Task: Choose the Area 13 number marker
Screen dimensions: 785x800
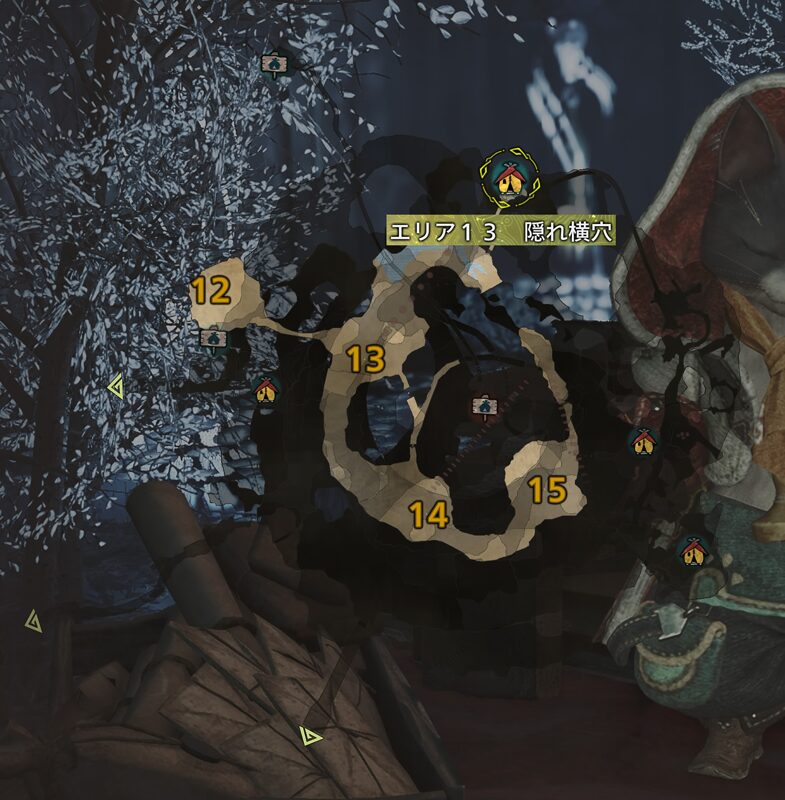Action: 367,360
